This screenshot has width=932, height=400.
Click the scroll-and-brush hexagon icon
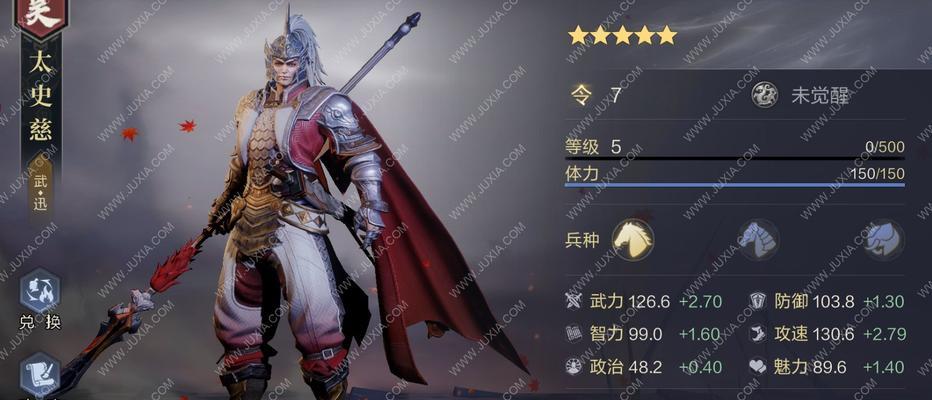point(40,374)
